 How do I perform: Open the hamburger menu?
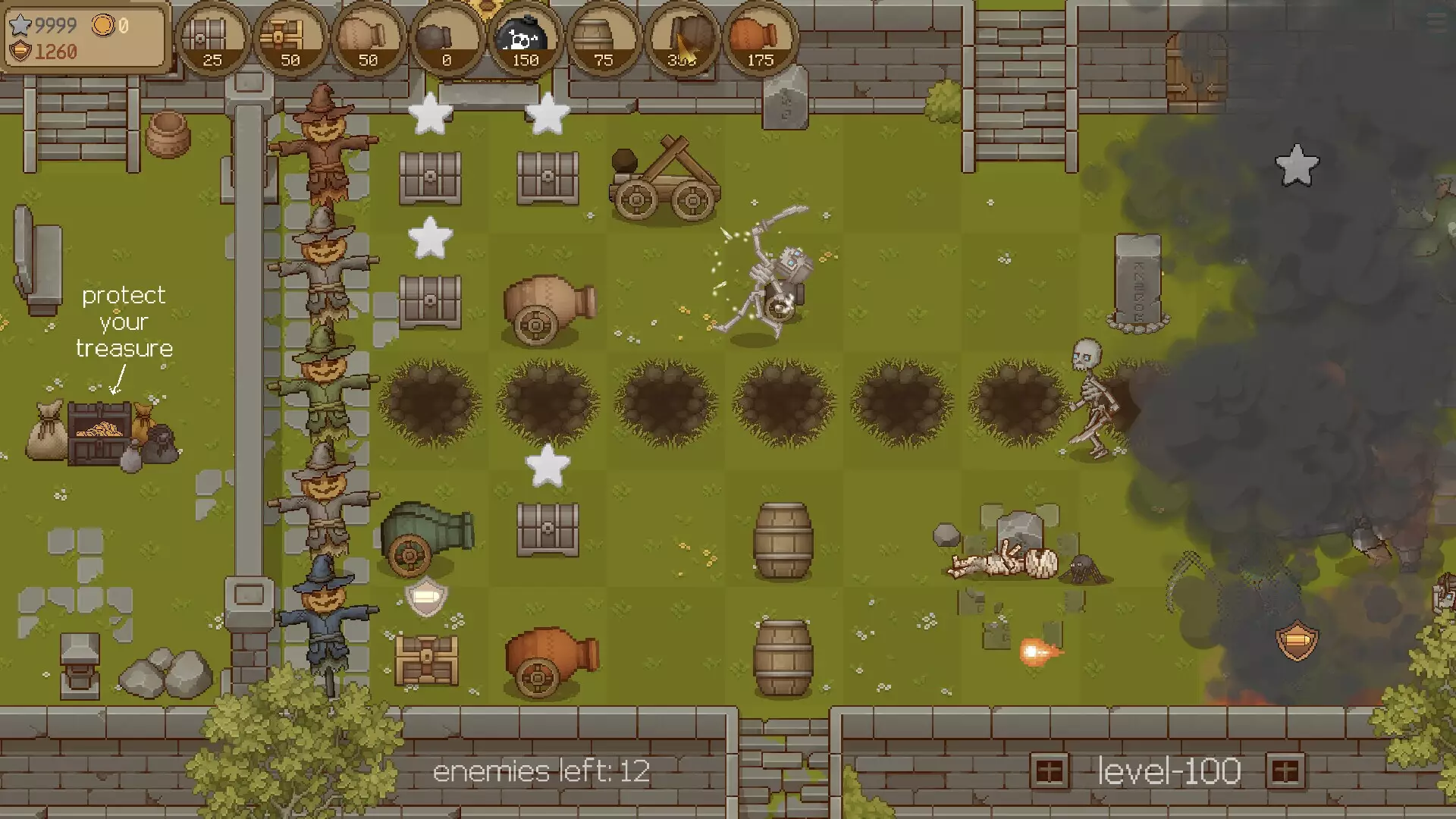tap(1436, 21)
